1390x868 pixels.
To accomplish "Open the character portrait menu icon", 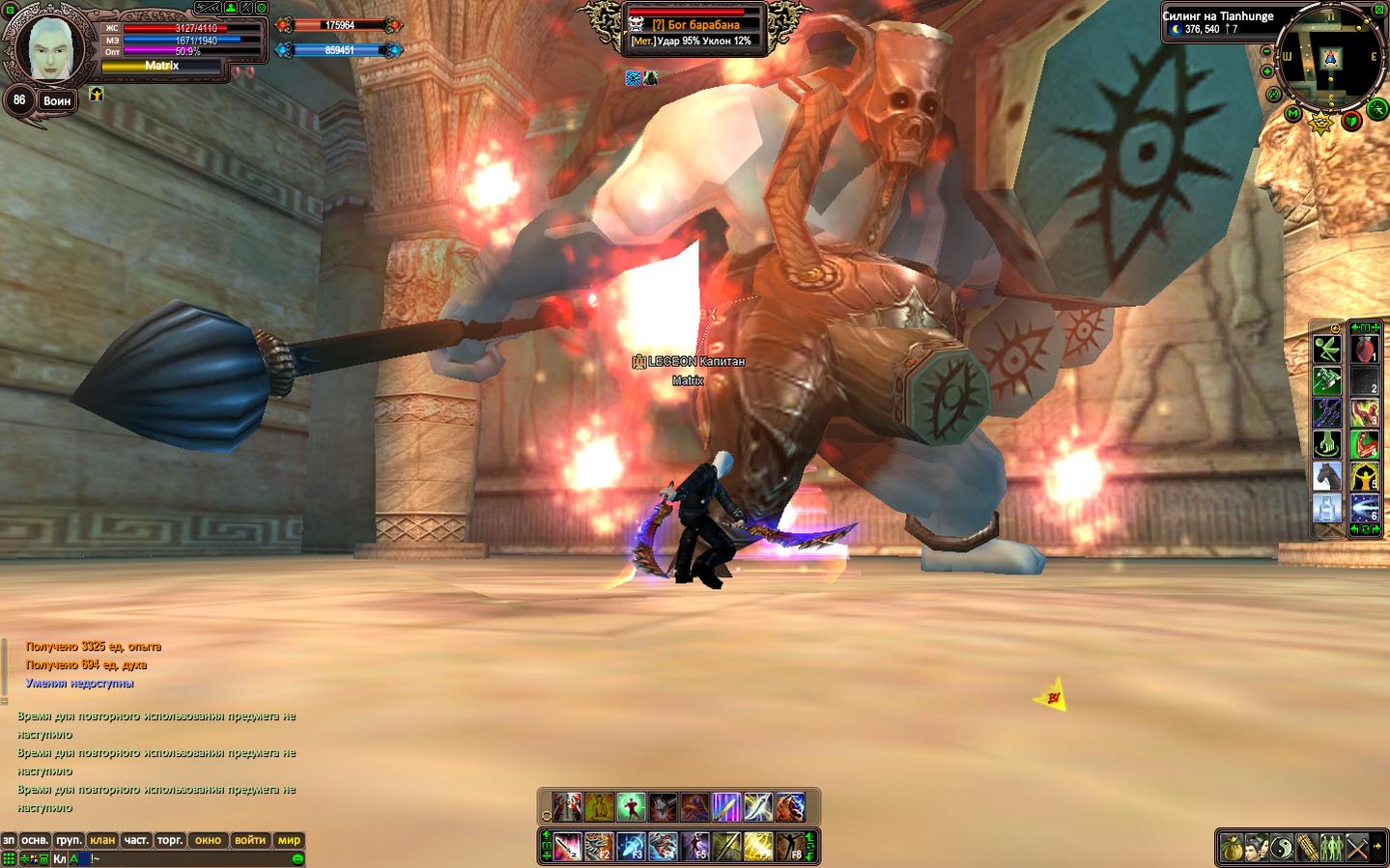I will 1255,848.
